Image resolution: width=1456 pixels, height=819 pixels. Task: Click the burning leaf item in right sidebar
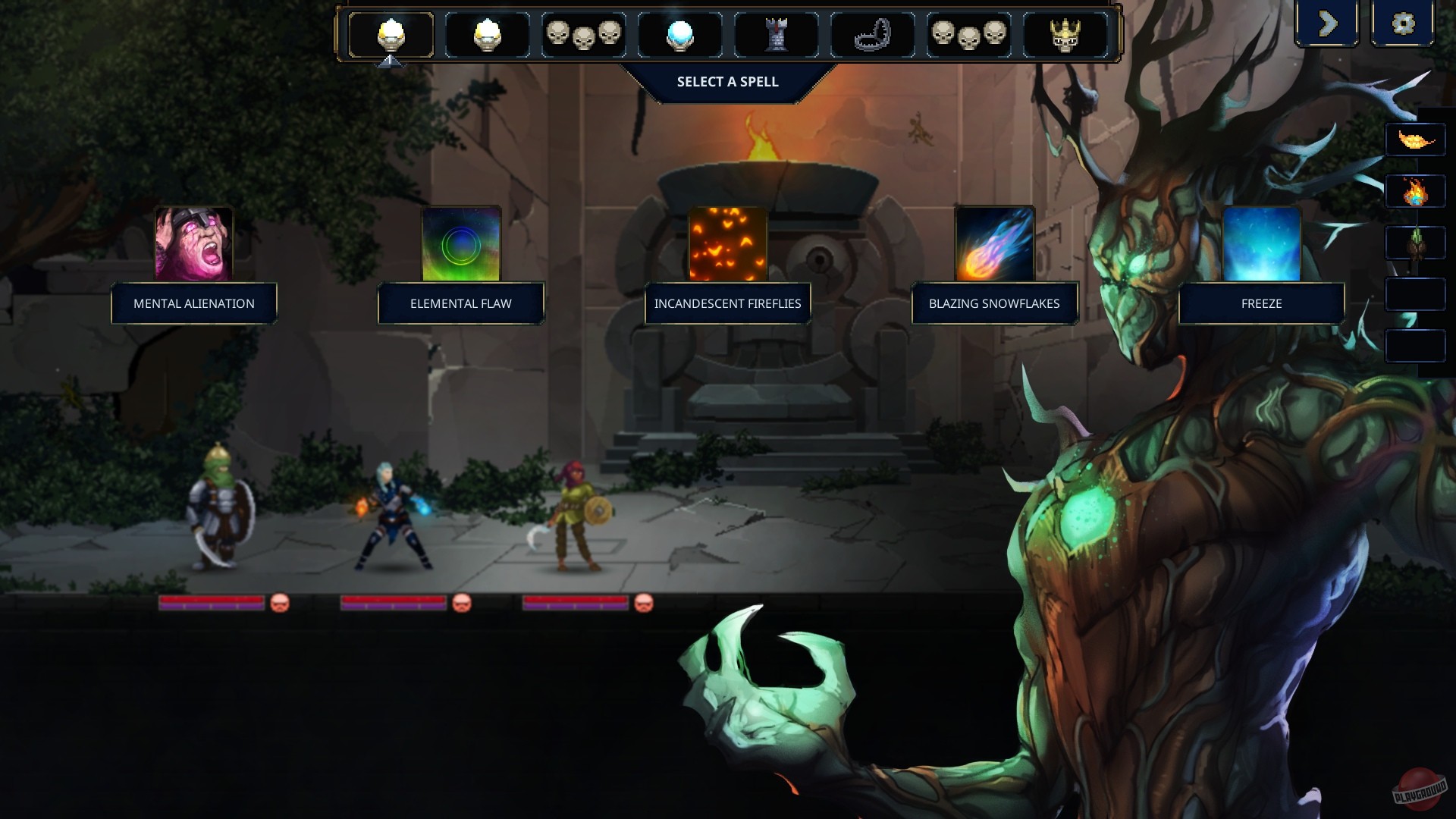click(1415, 140)
